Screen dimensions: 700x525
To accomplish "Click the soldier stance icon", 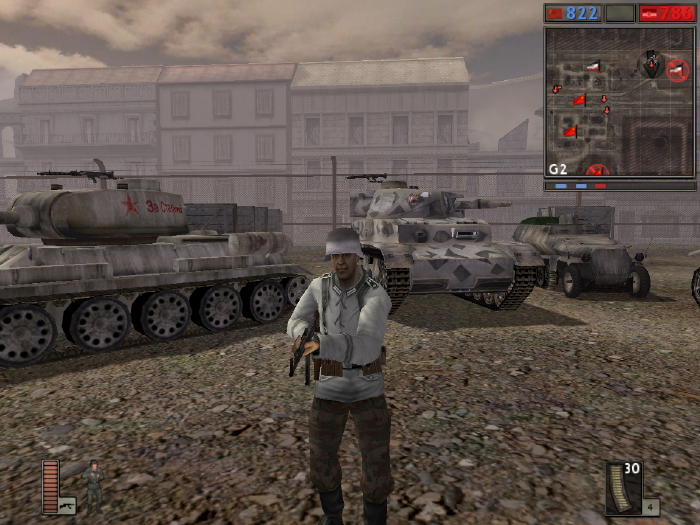I will pyautogui.click(x=94, y=484).
